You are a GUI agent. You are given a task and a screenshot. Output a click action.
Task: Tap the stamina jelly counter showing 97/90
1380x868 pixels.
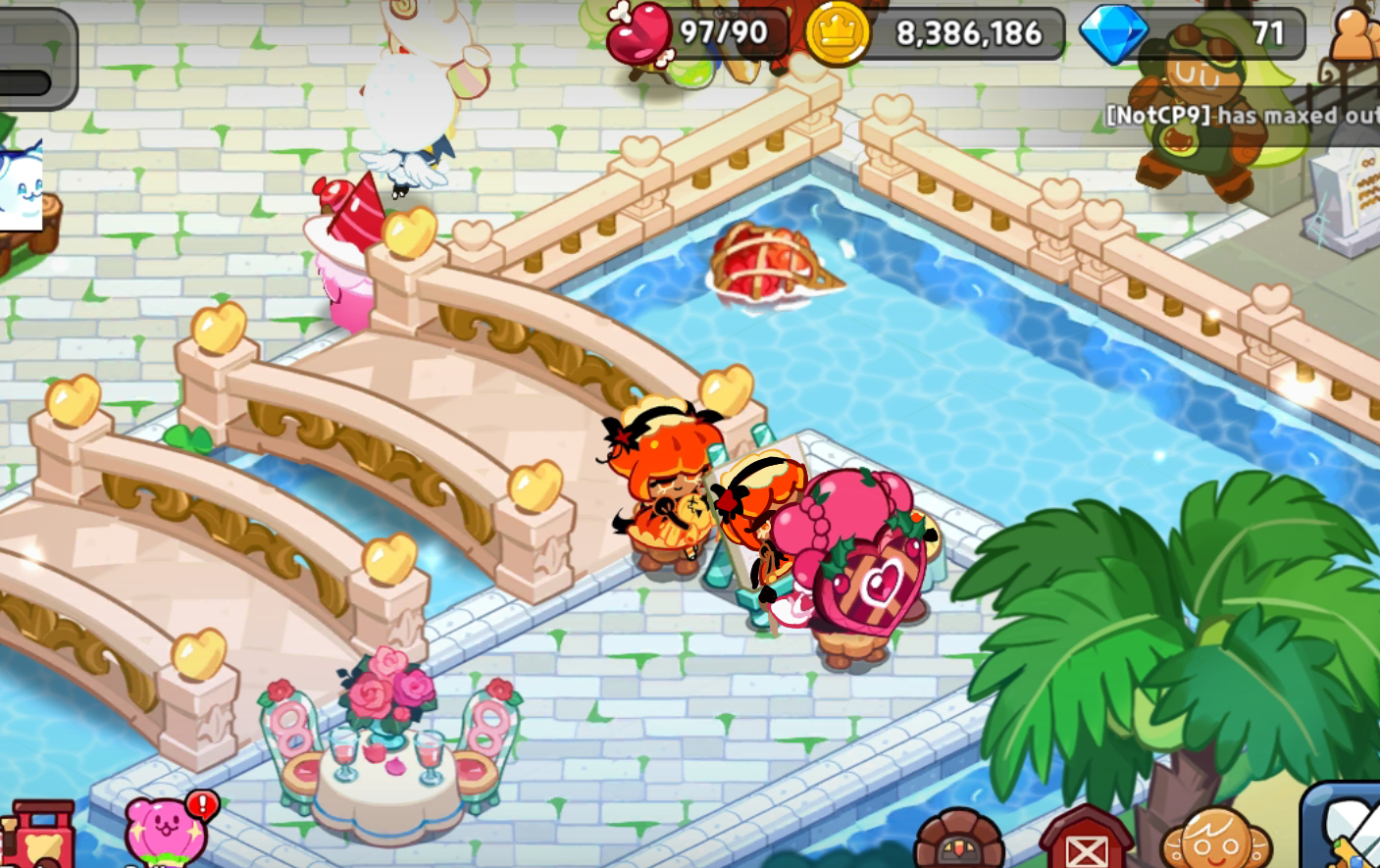tap(698, 34)
